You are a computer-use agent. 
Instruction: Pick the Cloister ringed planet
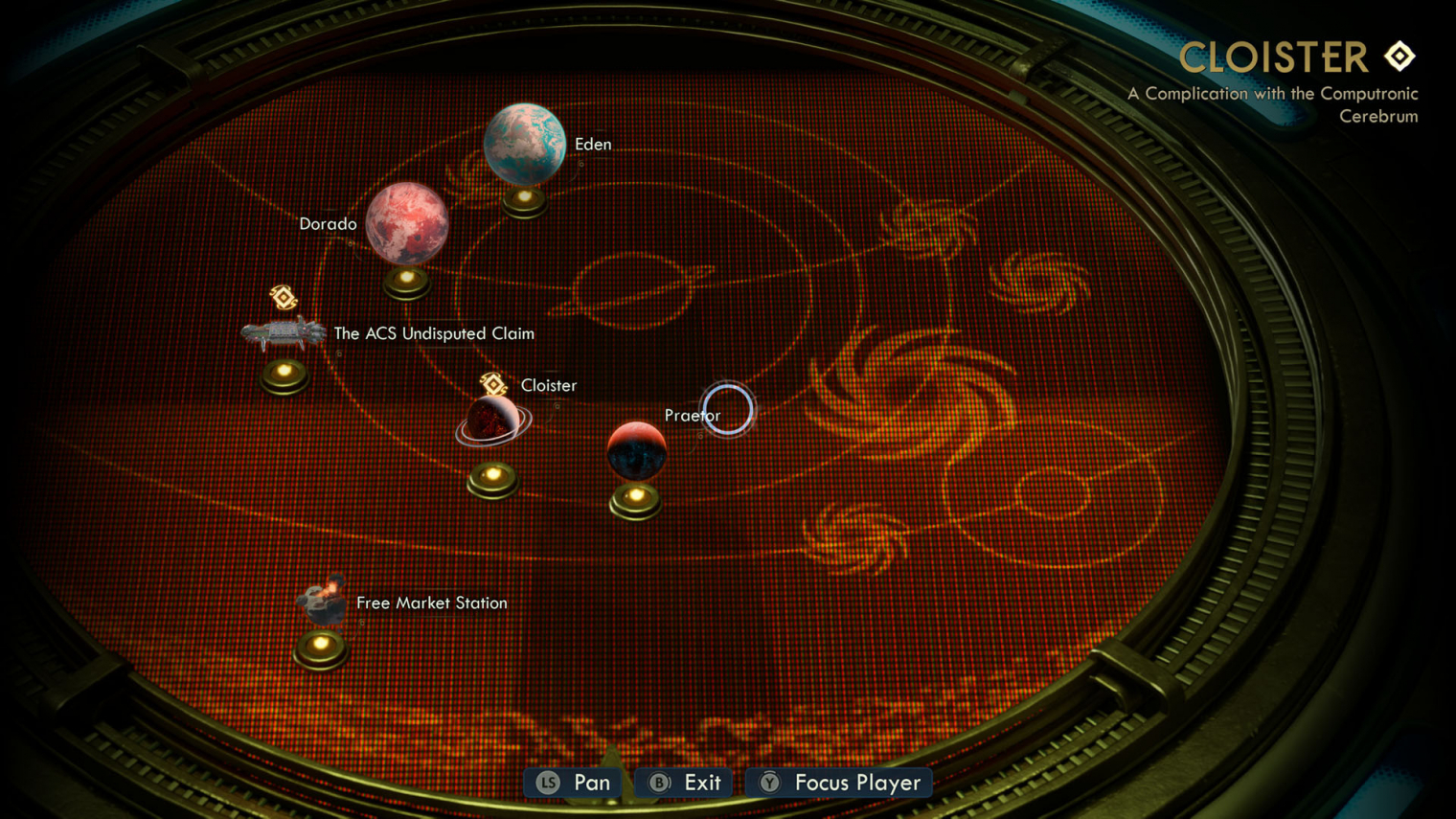click(492, 421)
